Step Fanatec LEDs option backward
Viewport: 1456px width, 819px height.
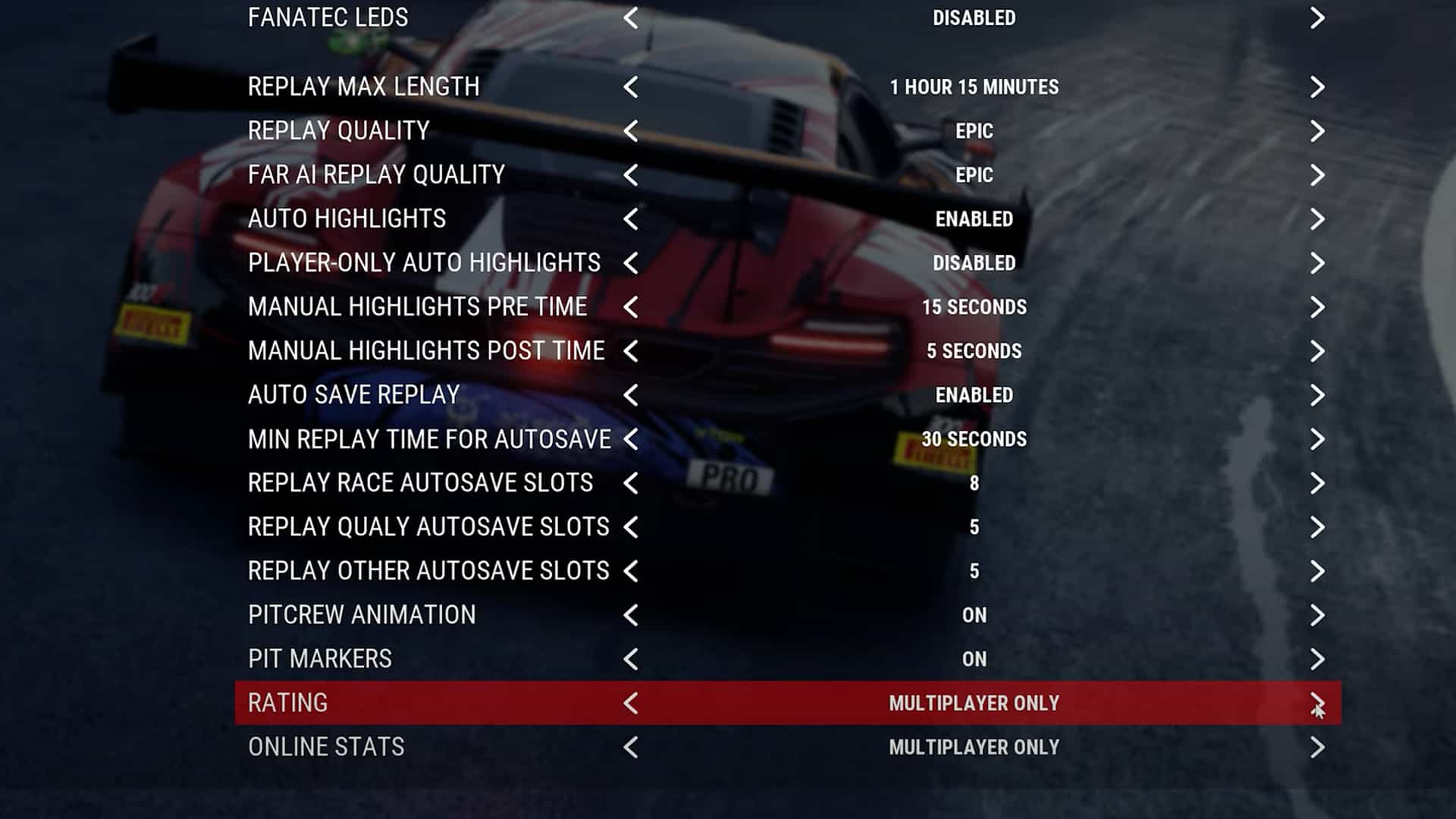pos(632,18)
